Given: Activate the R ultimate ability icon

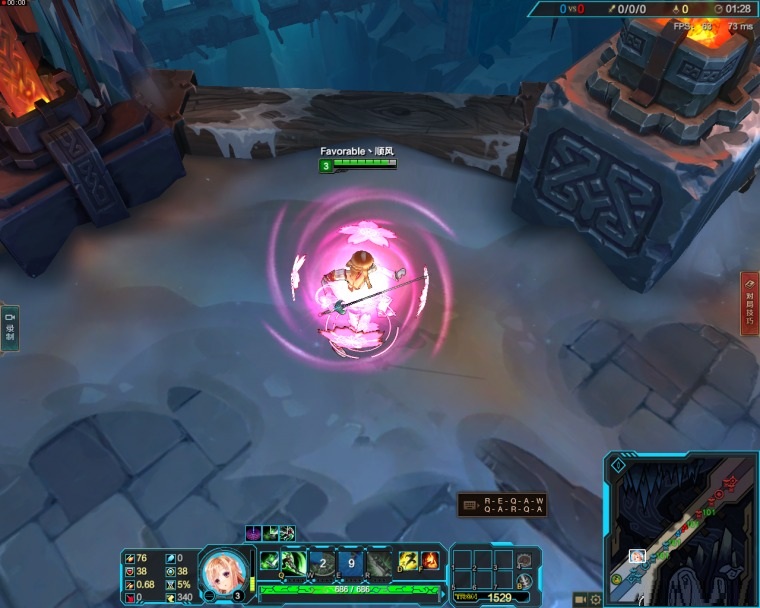Looking at the screenshot, I should tap(378, 563).
